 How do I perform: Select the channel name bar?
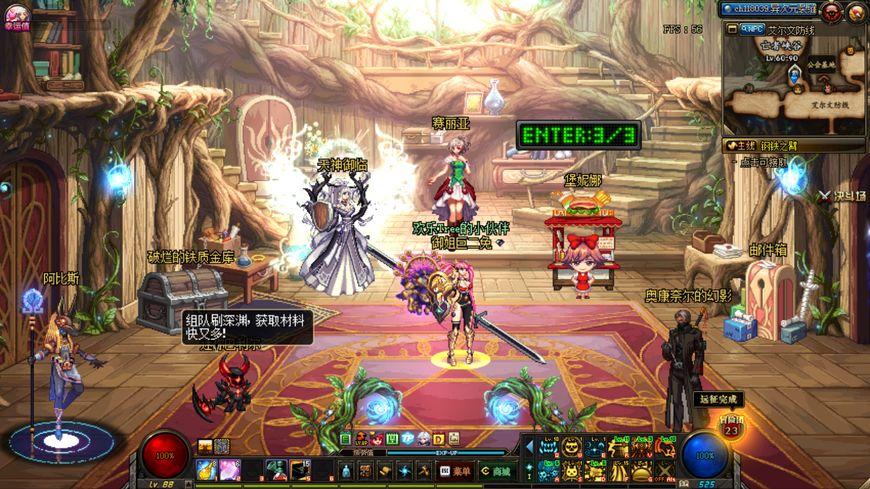pyautogui.click(x=770, y=9)
